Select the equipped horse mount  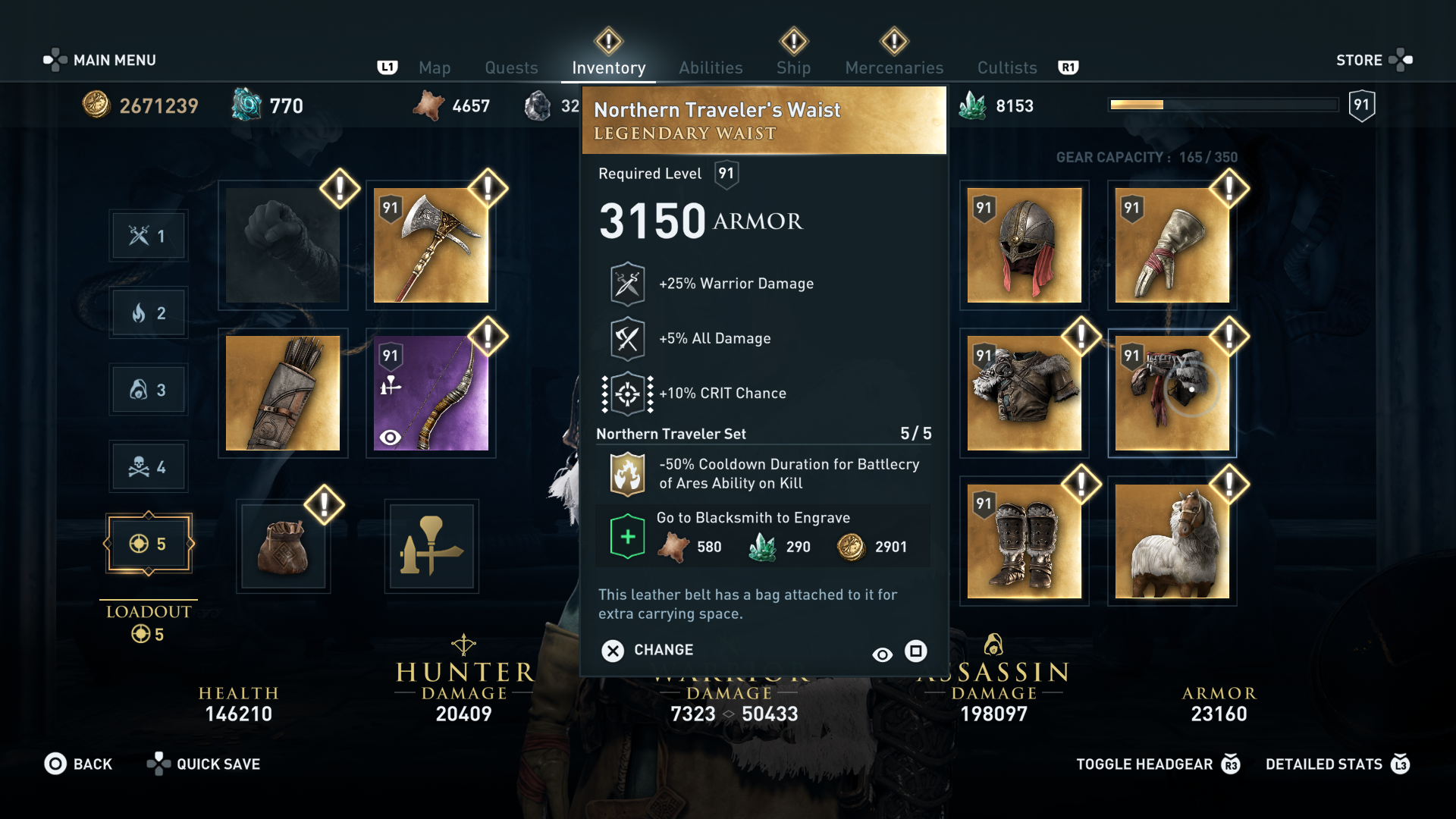click(1172, 541)
